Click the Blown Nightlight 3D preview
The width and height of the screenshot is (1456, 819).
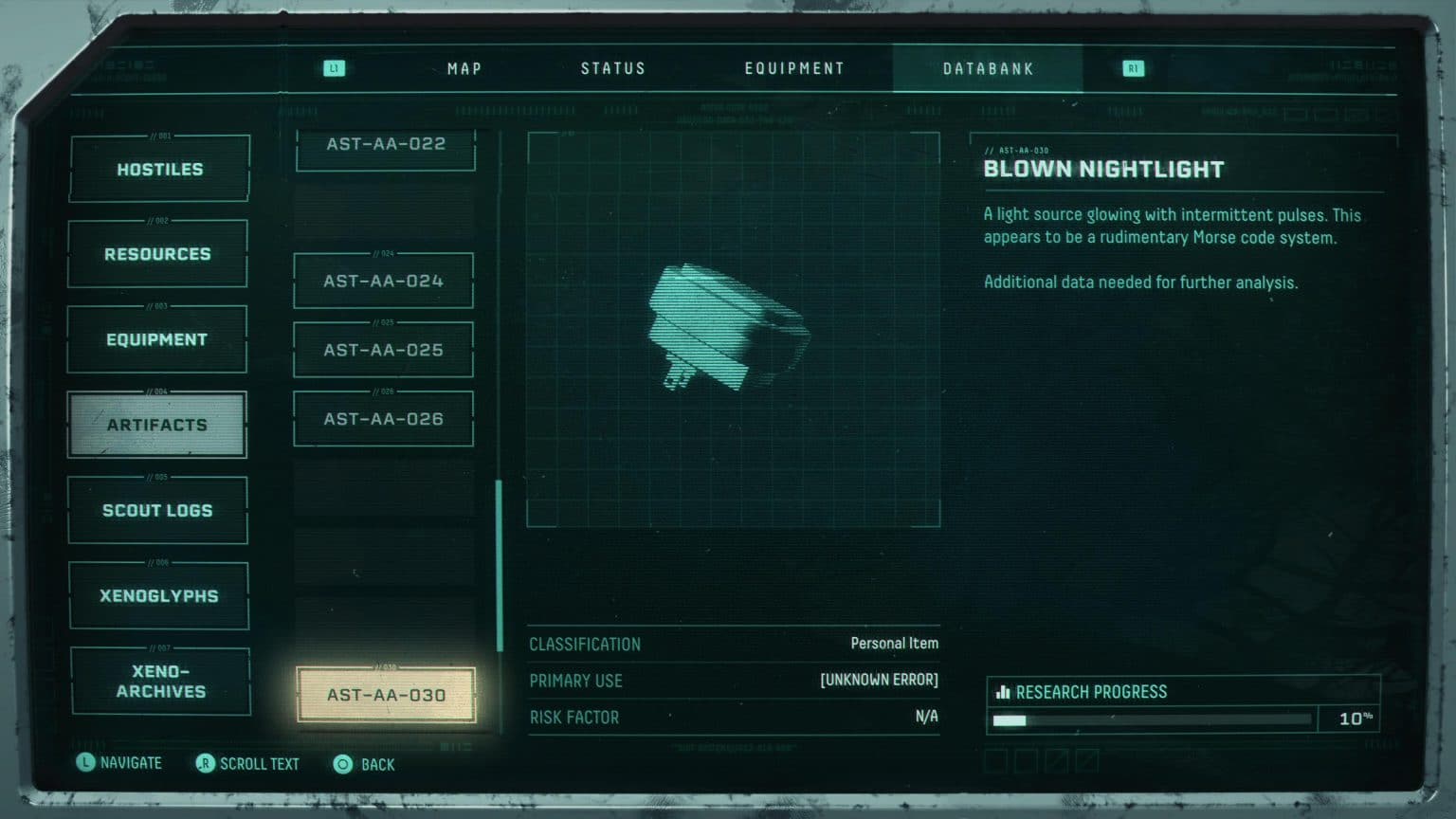point(733,329)
